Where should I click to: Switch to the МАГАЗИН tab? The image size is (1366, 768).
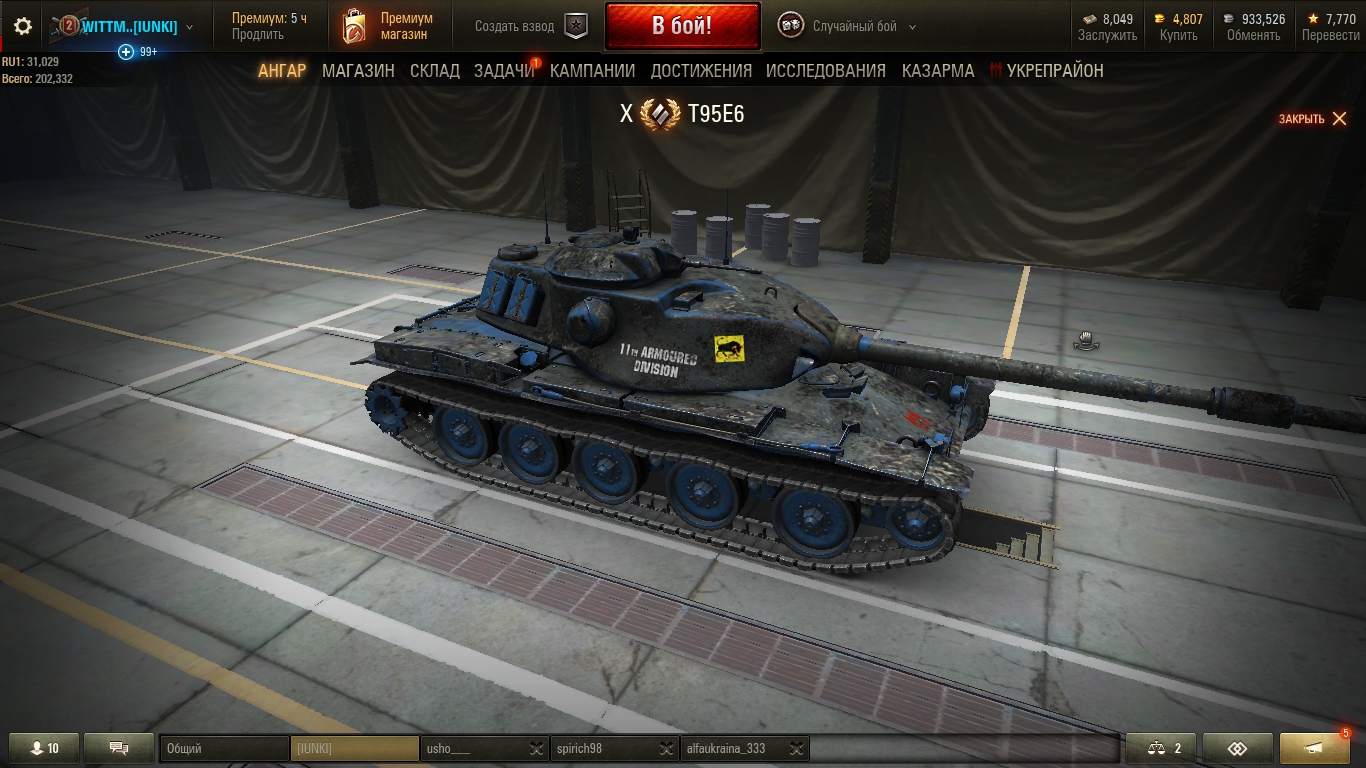click(358, 71)
